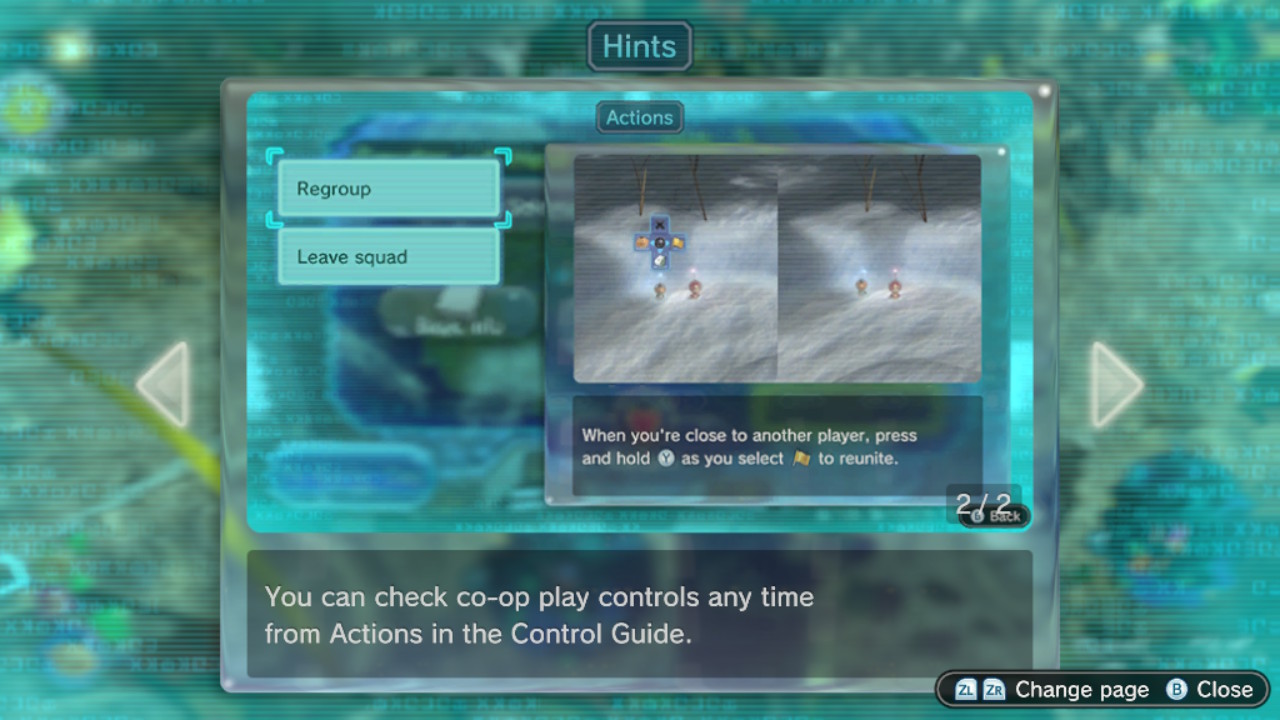Select the Regroup action entry
This screenshot has height=720, width=1280.
(x=388, y=189)
